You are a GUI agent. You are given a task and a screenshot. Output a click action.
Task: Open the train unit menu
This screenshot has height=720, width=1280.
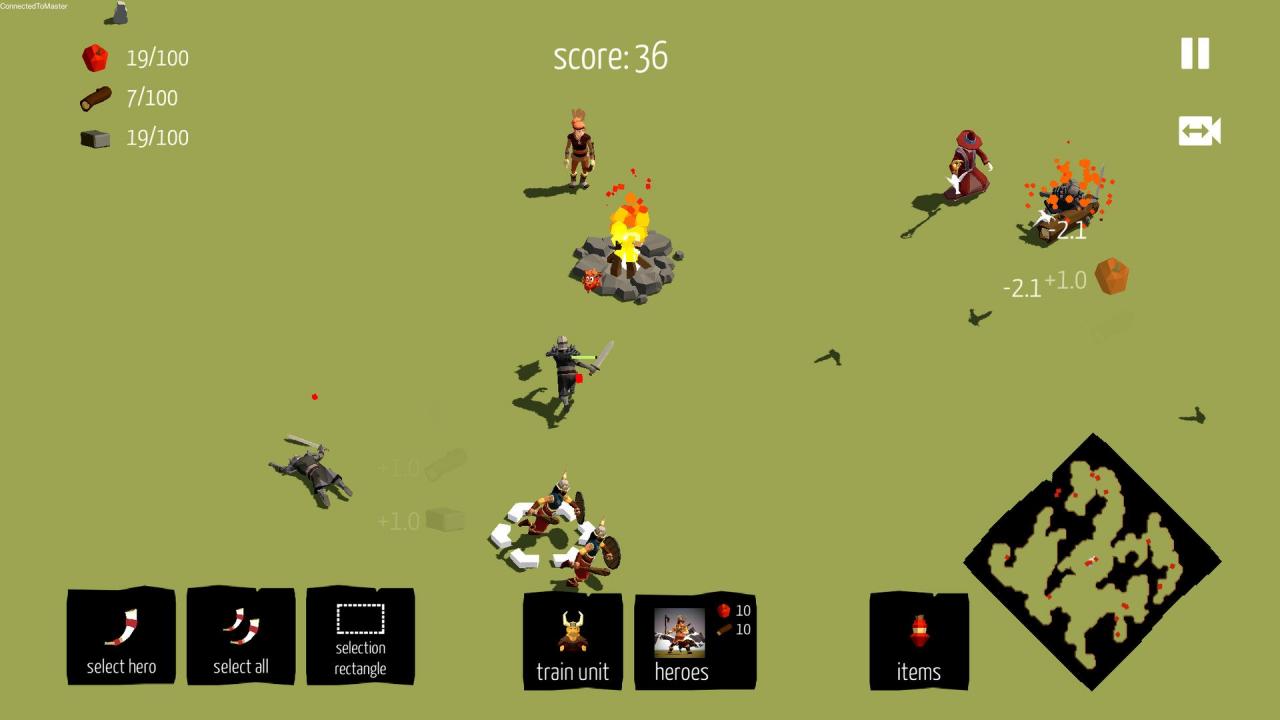pyautogui.click(x=573, y=641)
